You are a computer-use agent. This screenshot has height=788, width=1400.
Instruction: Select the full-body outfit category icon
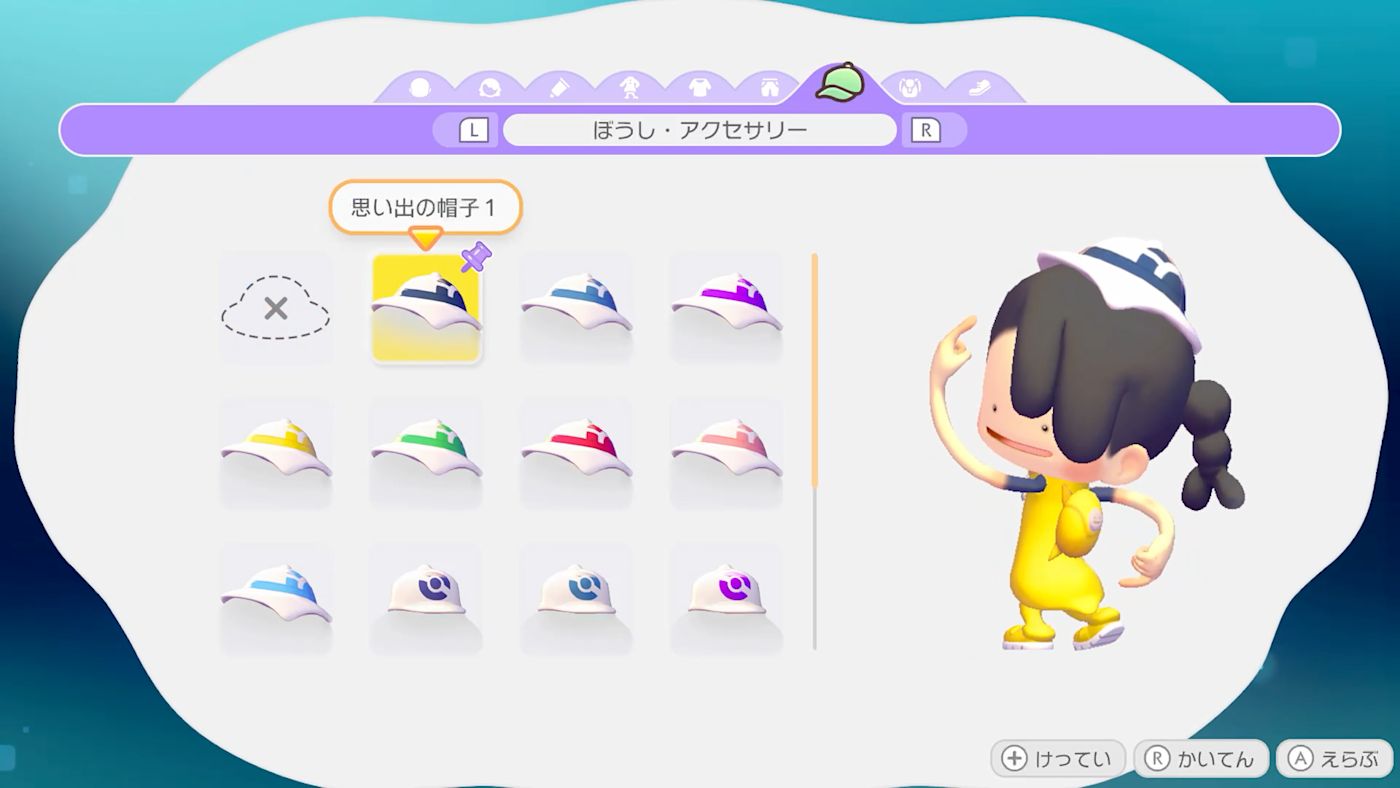coord(630,86)
